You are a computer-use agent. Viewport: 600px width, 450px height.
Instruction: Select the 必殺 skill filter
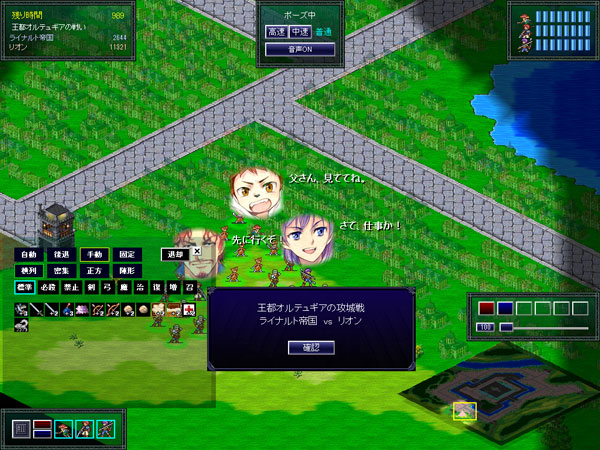[48, 288]
